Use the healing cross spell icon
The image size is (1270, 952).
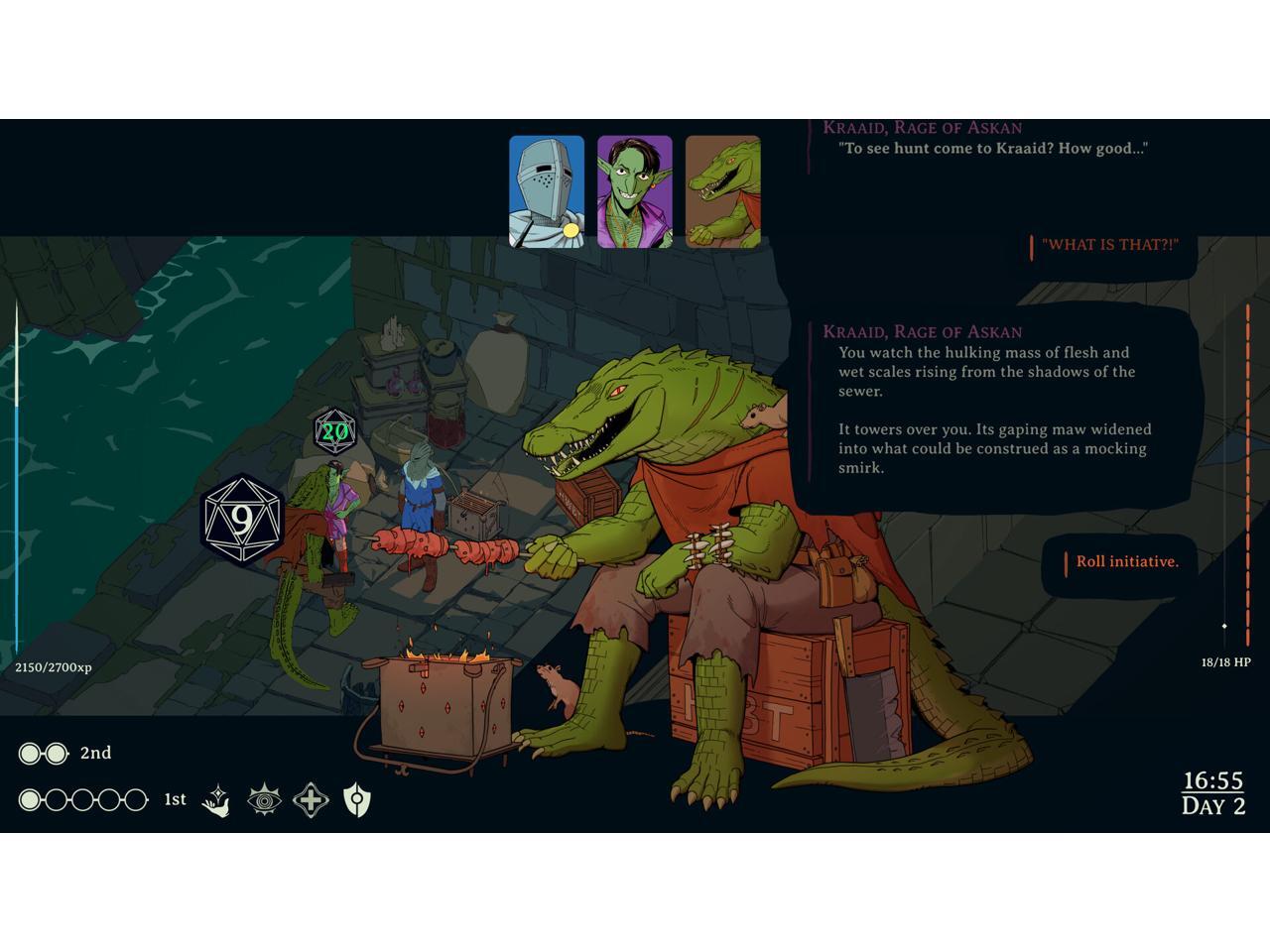(311, 800)
